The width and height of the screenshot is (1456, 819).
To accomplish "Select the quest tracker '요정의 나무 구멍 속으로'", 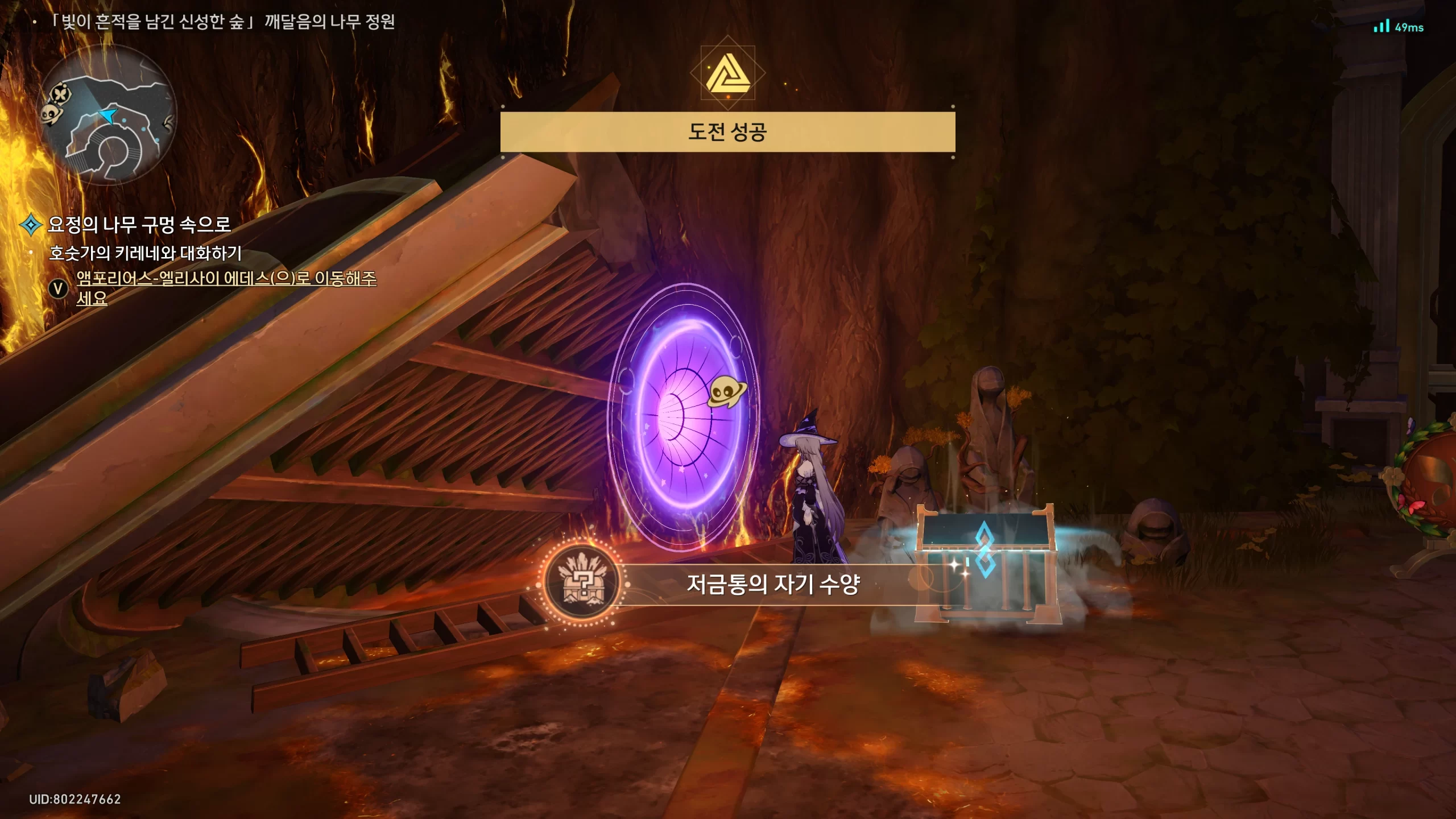I will (139, 225).
